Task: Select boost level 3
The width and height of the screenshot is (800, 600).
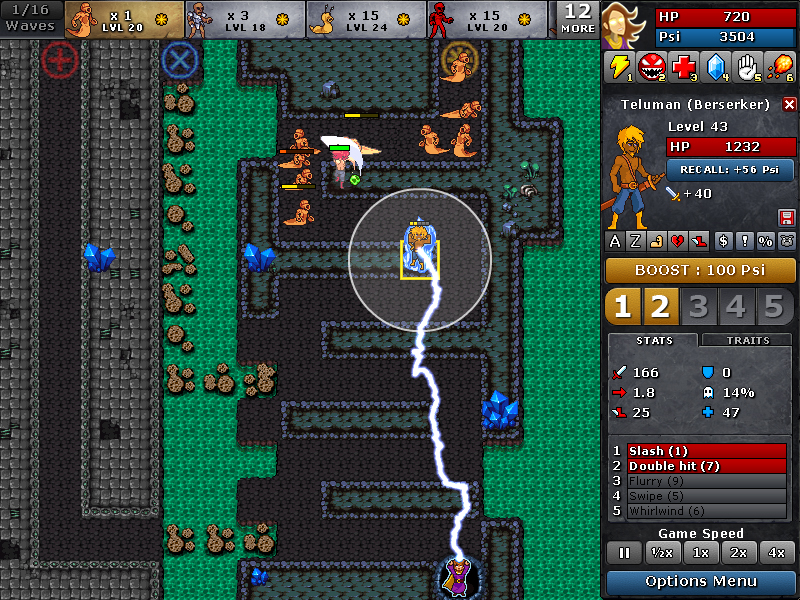Action: (x=697, y=307)
